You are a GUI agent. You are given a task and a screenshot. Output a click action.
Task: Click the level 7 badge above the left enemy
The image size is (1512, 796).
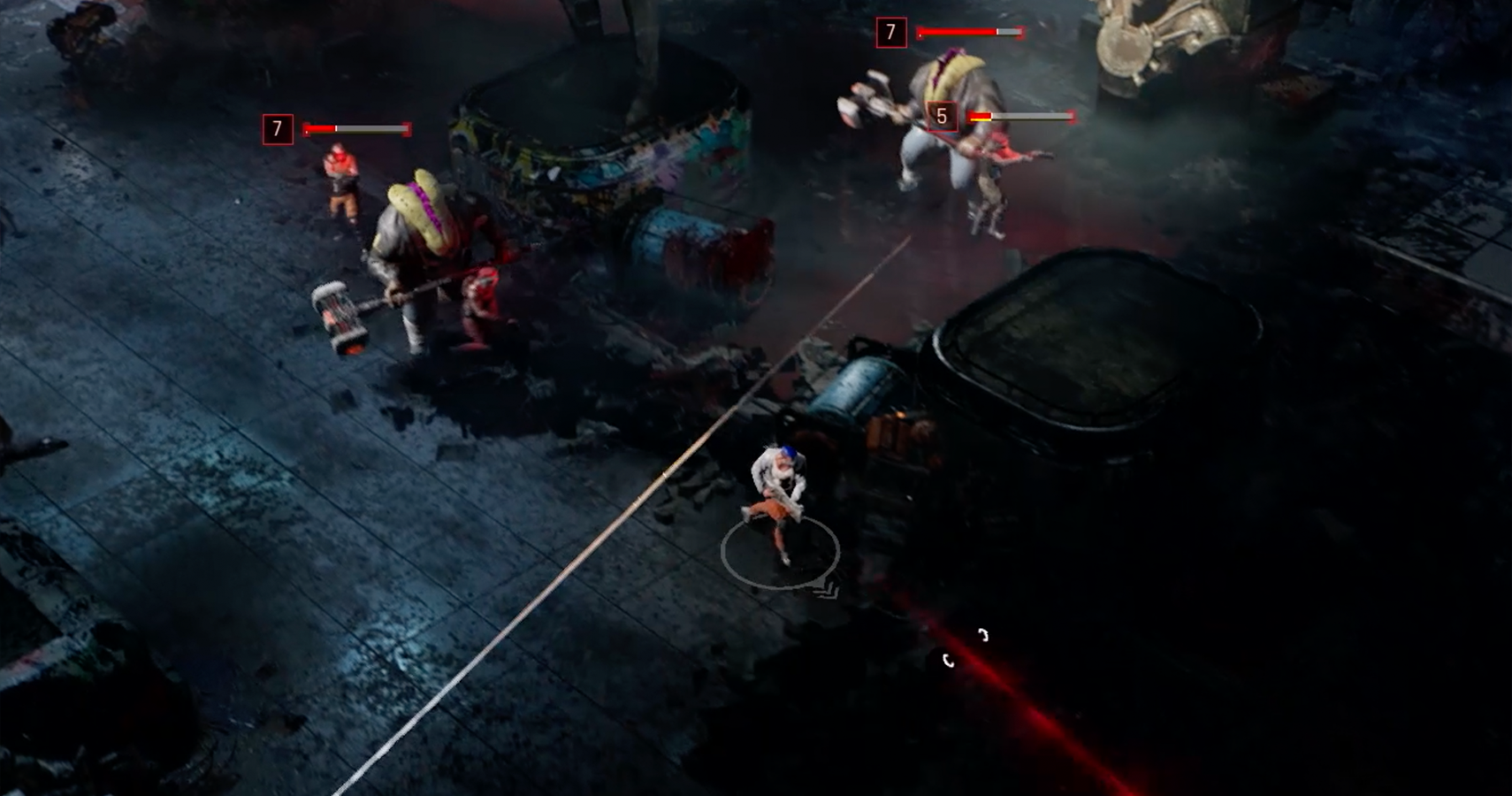(x=279, y=128)
